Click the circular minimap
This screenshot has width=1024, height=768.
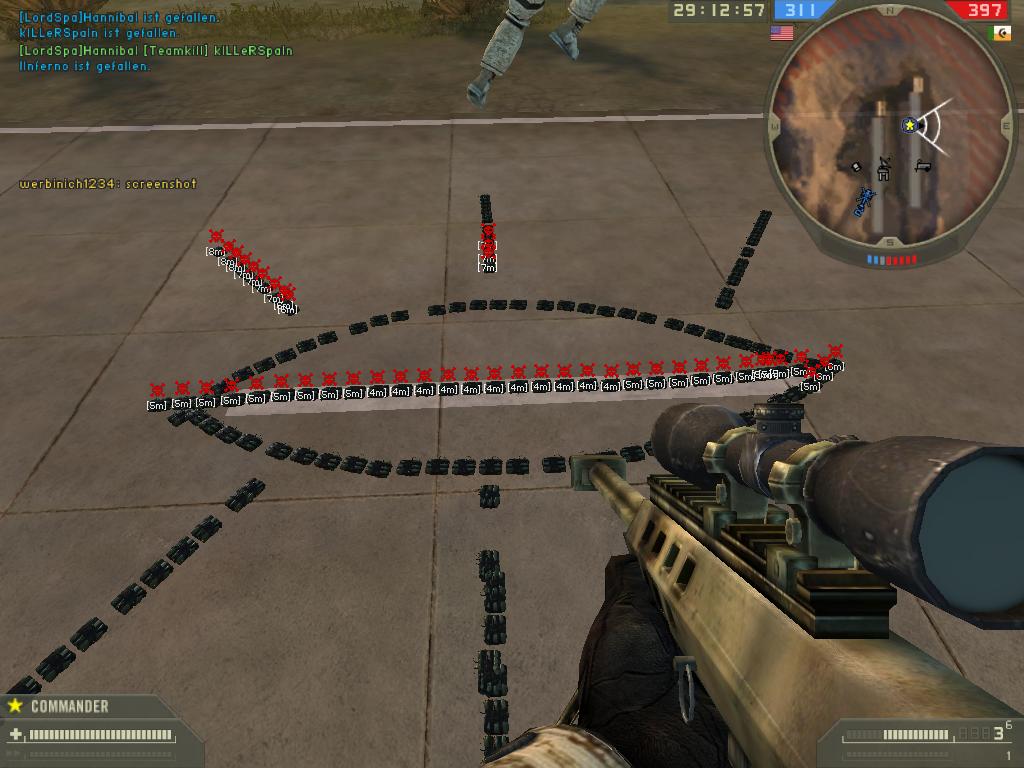(x=889, y=127)
